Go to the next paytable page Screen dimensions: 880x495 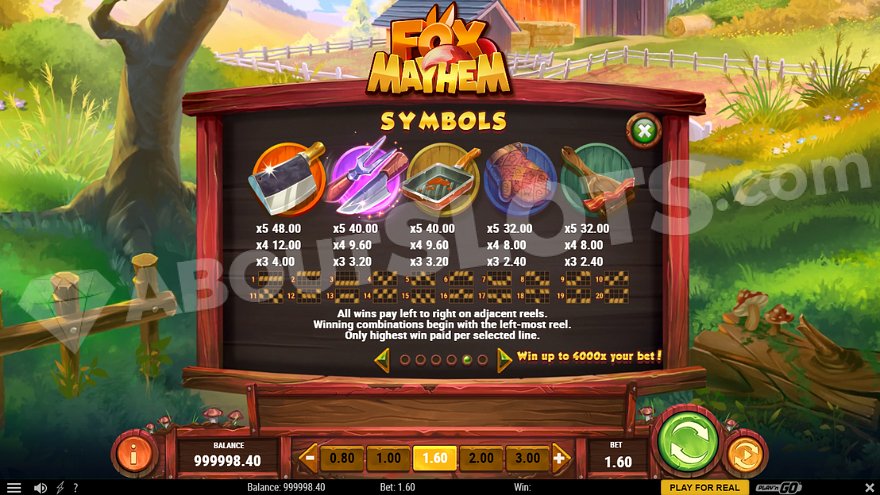point(504,359)
